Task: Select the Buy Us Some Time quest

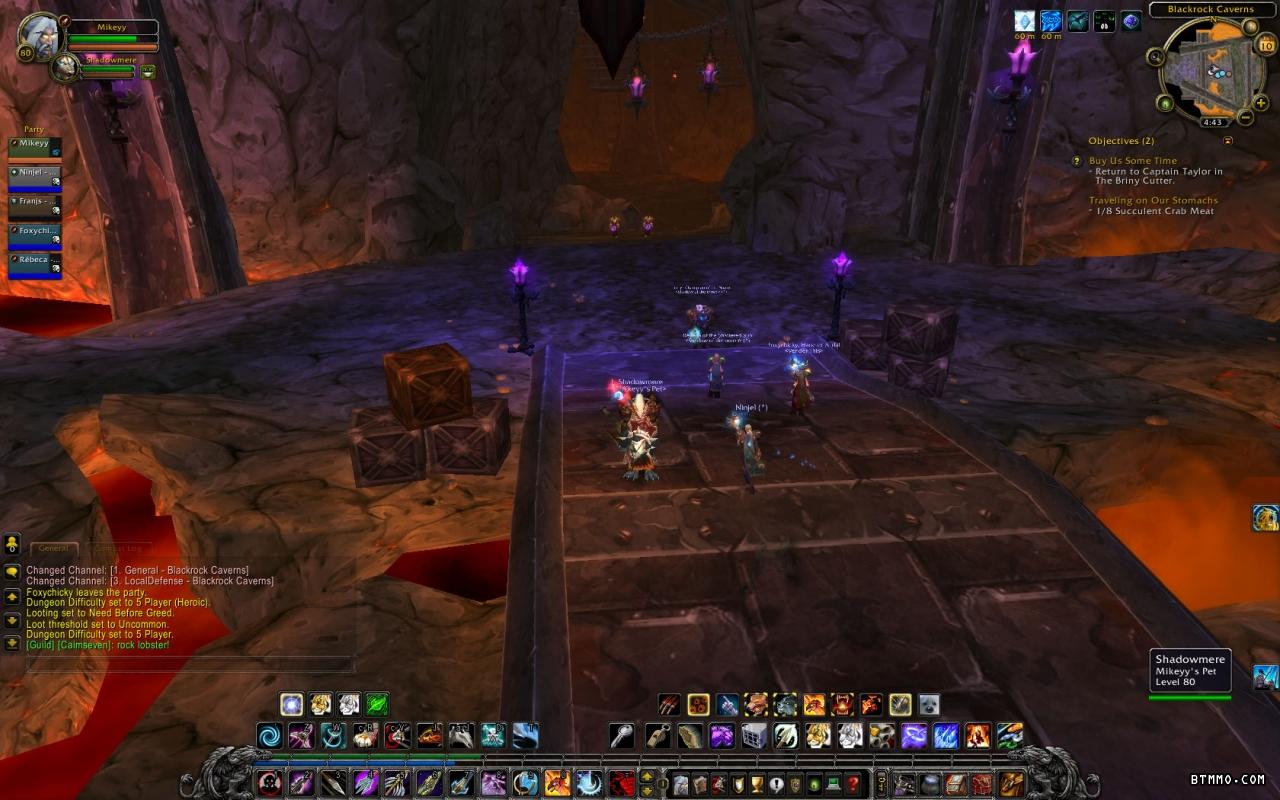Action: [1132, 160]
